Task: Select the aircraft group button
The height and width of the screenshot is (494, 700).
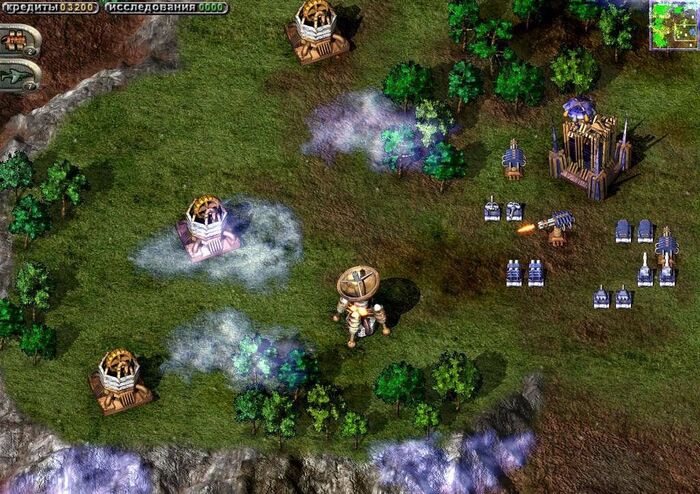Action: (x=18, y=75)
